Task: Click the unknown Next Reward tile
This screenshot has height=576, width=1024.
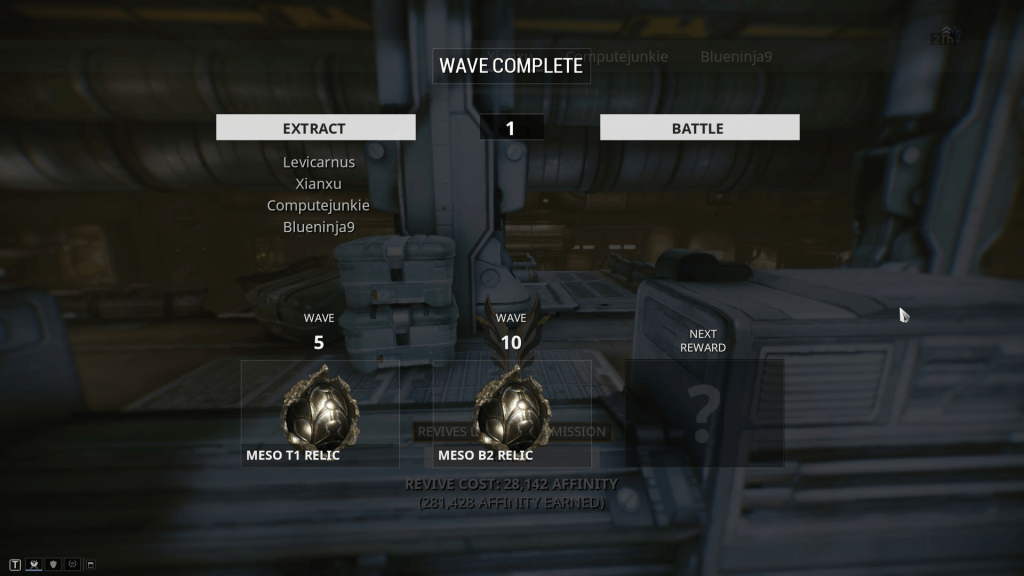Action: click(x=704, y=413)
